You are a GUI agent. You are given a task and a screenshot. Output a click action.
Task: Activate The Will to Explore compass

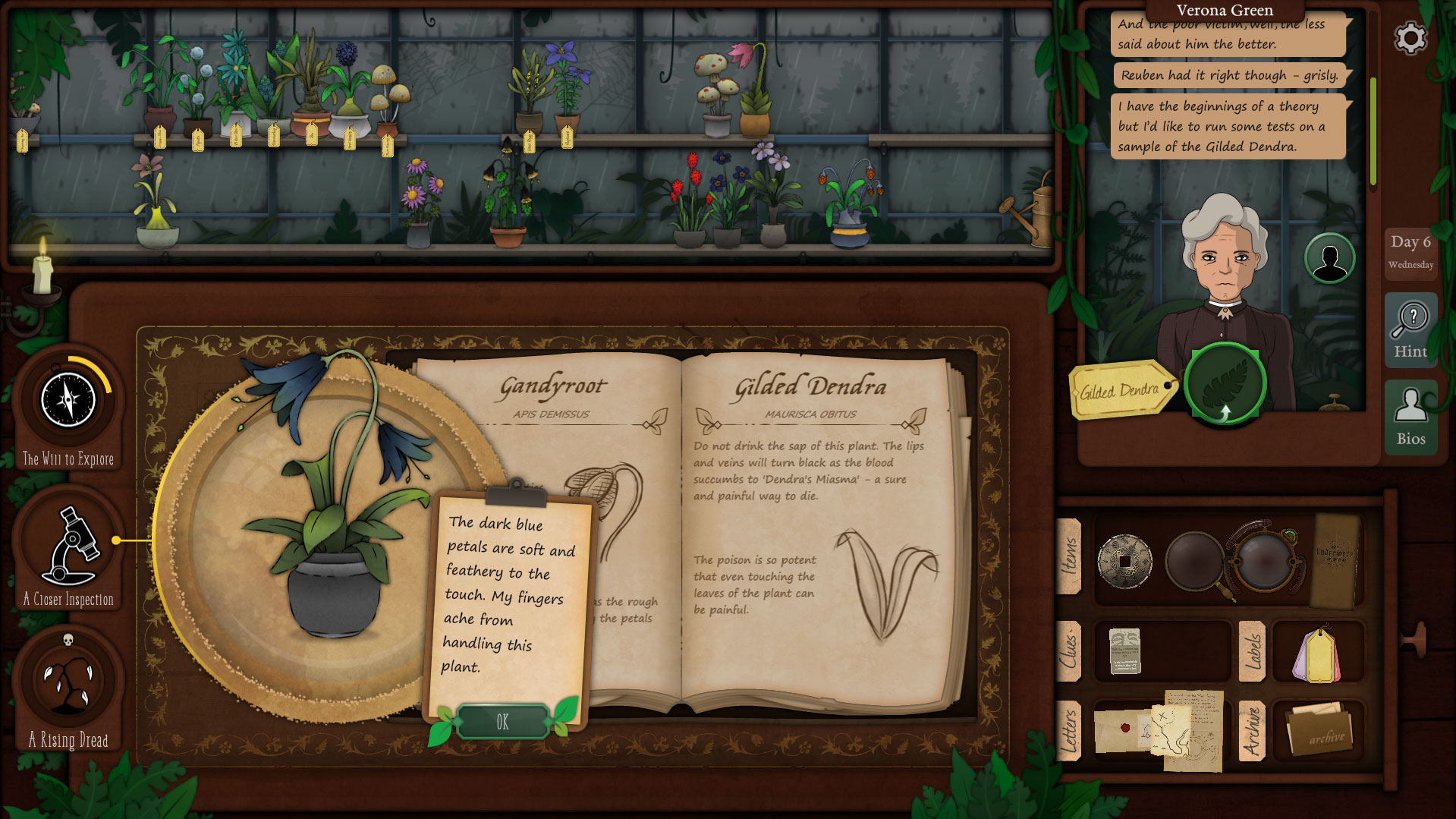tap(68, 401)
